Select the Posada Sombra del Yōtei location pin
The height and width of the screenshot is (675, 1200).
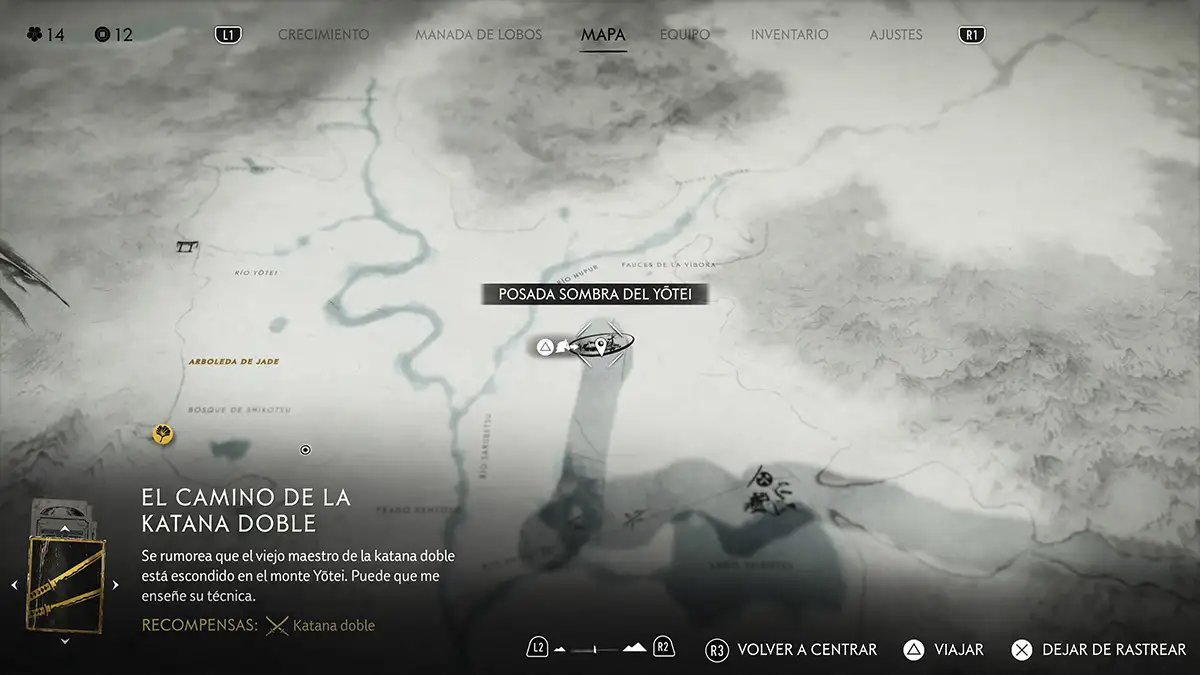[600, 346]
